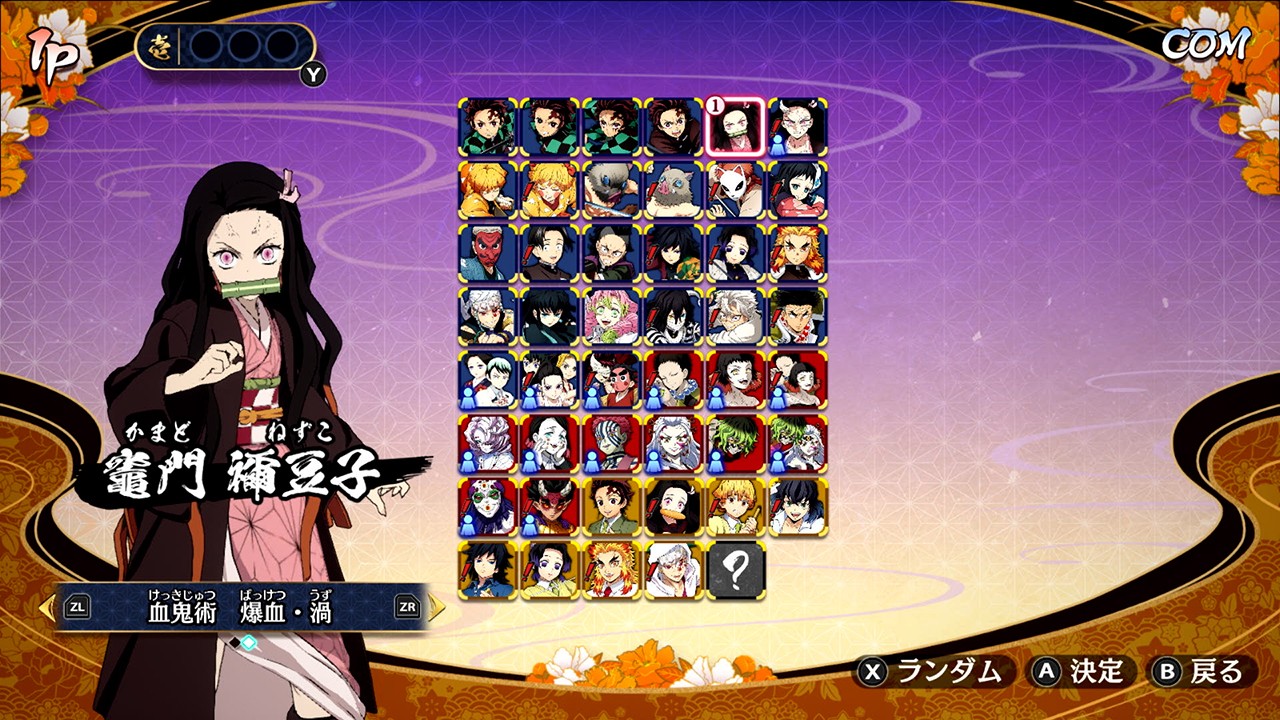The height and width of the screenshot is (720, 1280).
Task: Choose Tengen Uzui's portrait
Action: point(488,316)
